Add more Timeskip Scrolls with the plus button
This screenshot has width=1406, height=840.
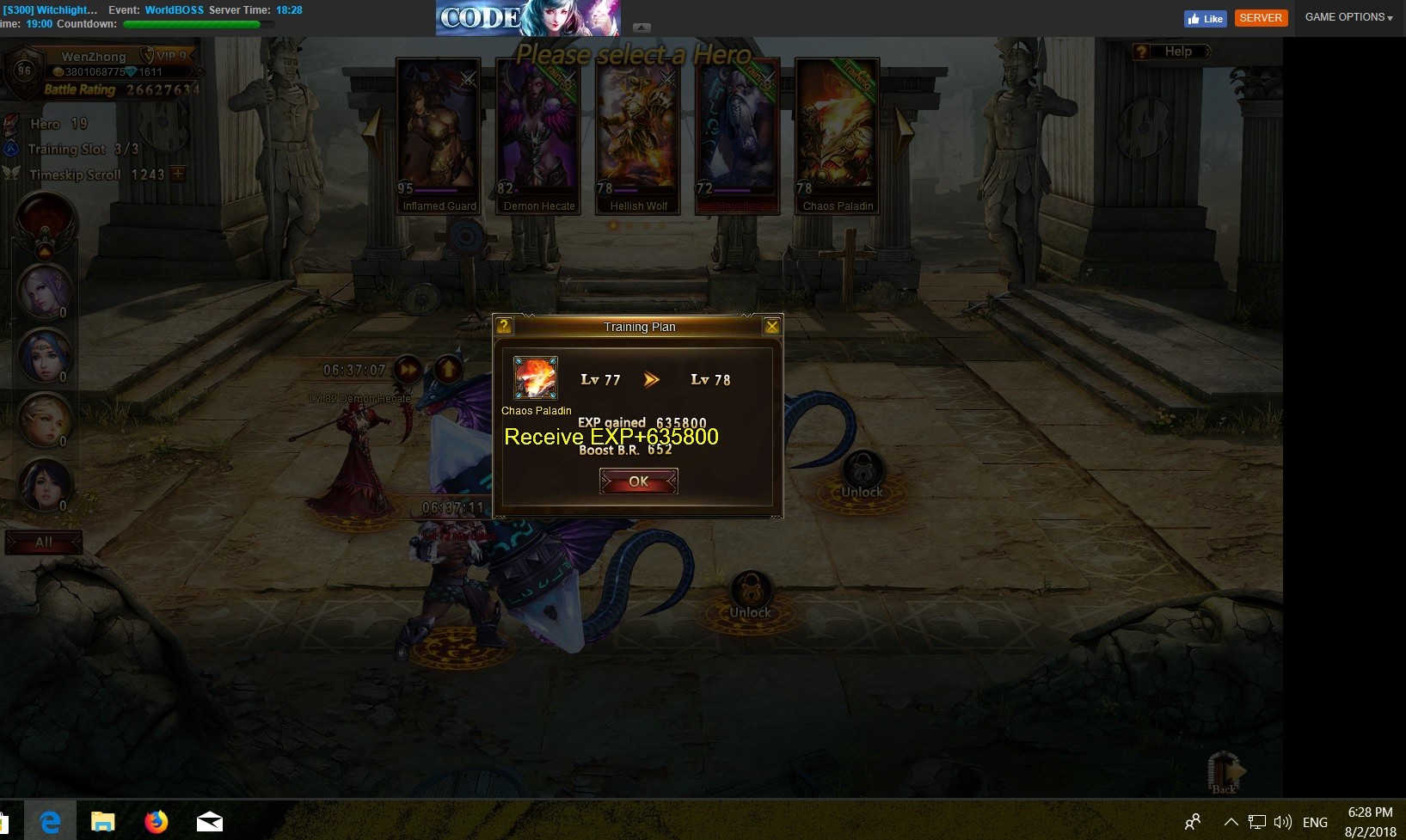coord(178,174)
